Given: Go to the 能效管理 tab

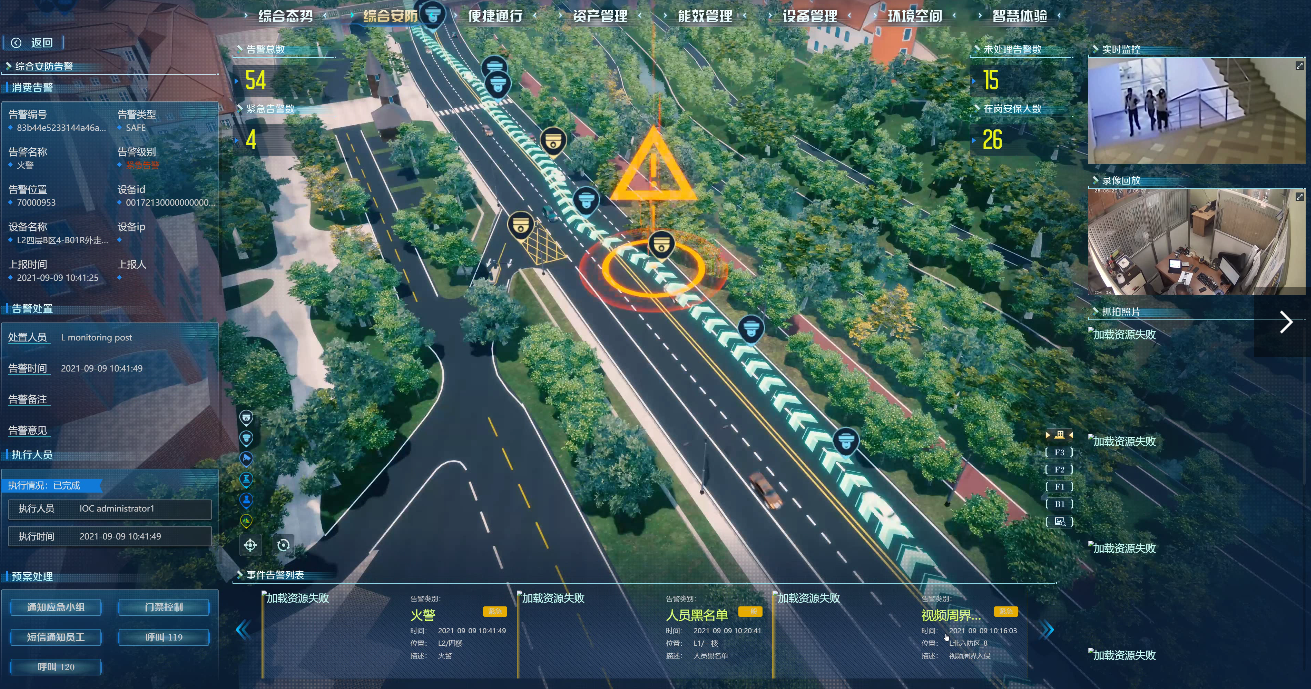Looking at the screenshot, I should (705, 16).
